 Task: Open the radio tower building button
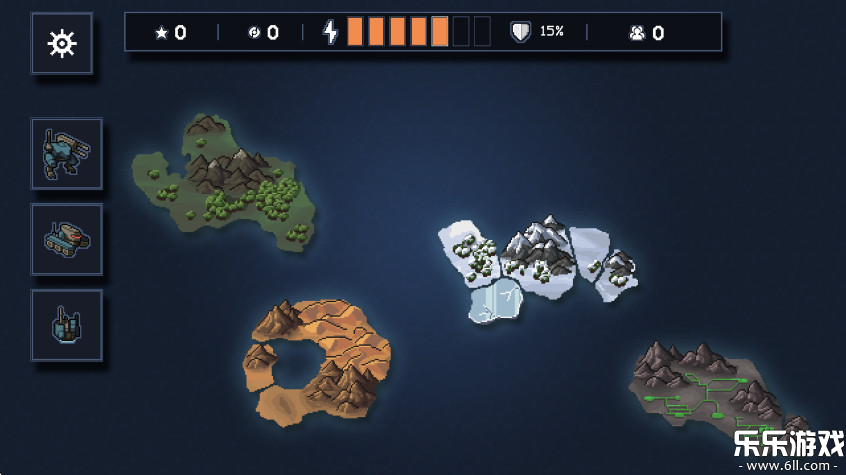(66, 325)
